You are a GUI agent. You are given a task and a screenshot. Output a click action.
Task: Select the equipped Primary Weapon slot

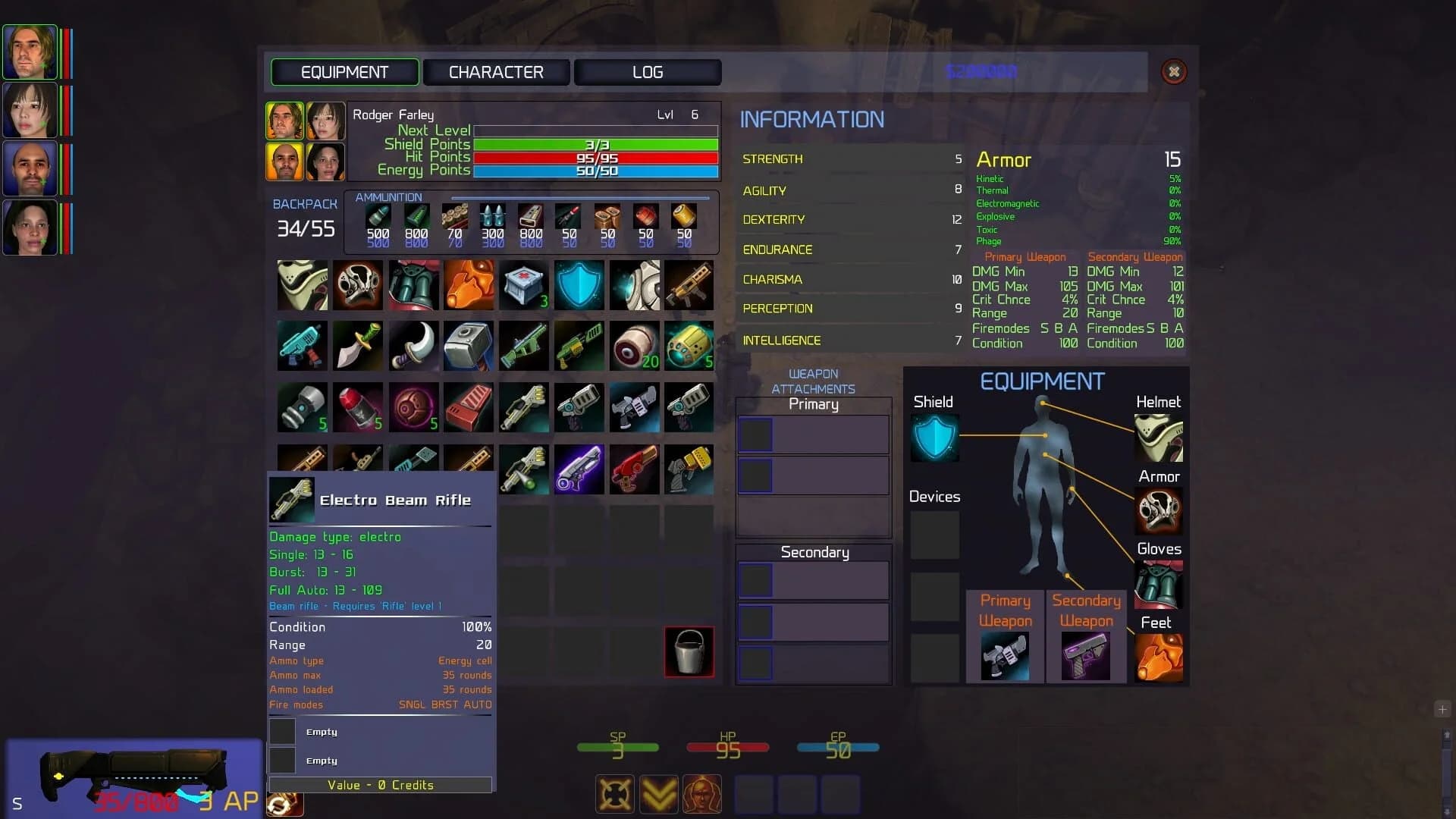point(1005,656)
